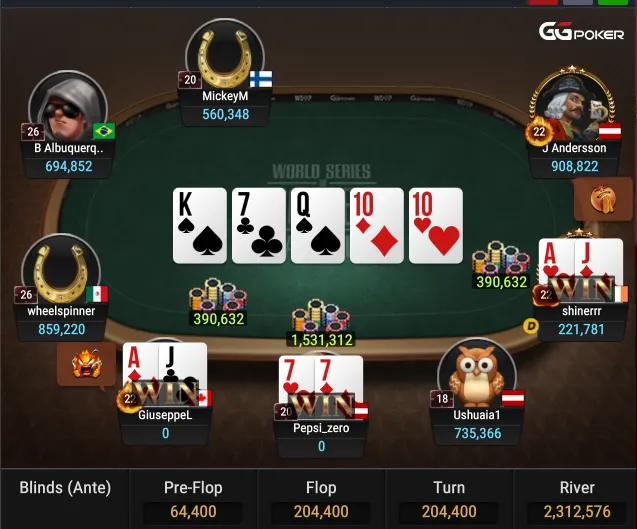Click the GGPoker logo
The width and height of the screenshot is (637, 529).
pos(582,31)
